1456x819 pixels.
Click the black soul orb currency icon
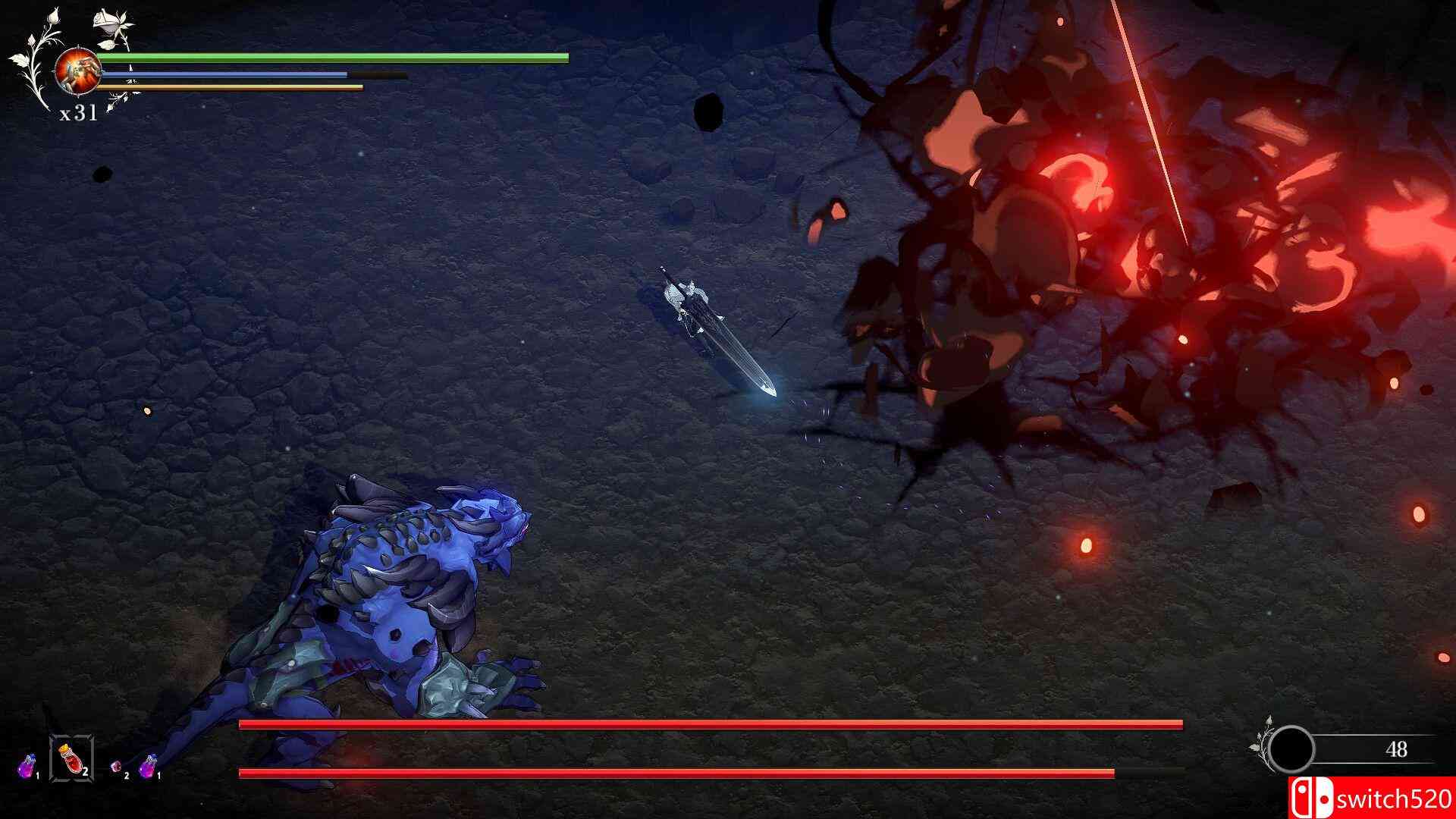pos(1291,749)
